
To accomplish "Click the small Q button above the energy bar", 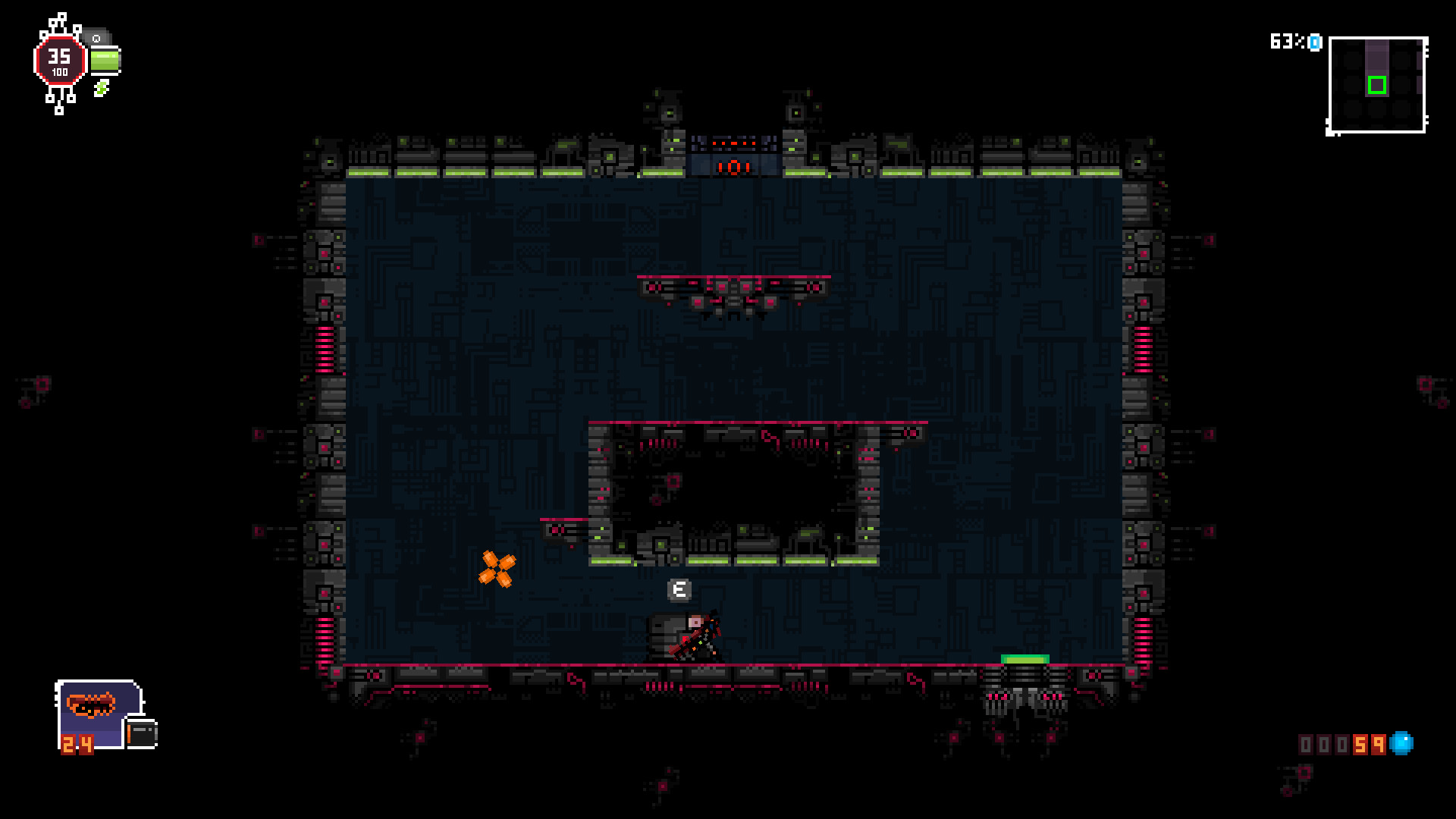I will click(96, 37).
